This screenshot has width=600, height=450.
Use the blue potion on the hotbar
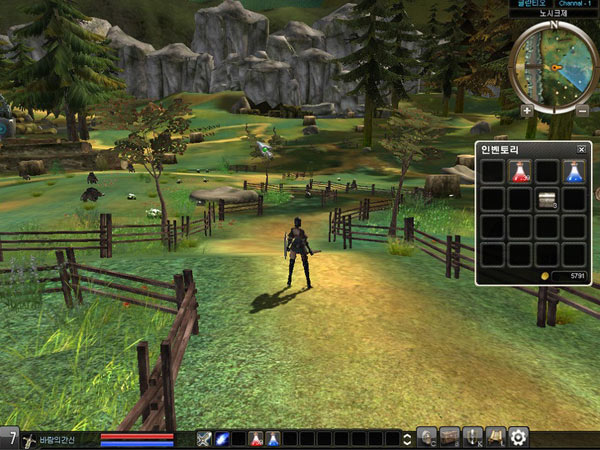(273, 438)
